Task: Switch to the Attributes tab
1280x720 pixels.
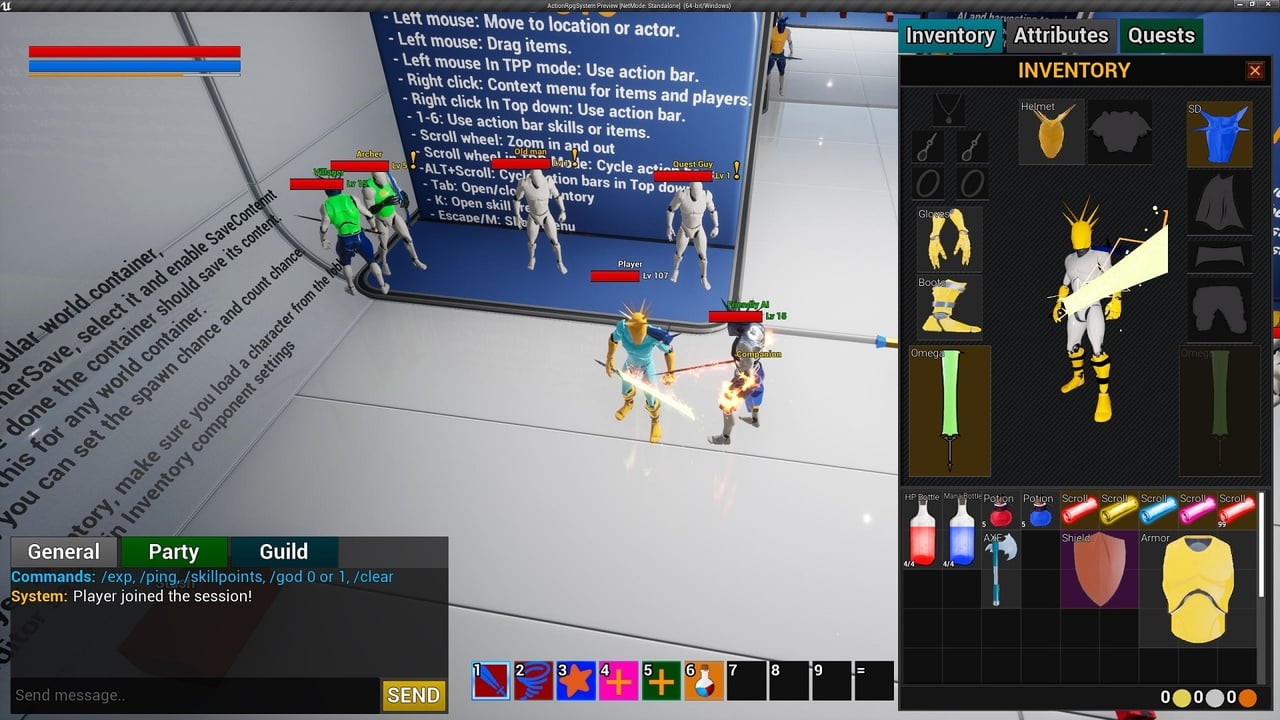Action: [1061, 36]
